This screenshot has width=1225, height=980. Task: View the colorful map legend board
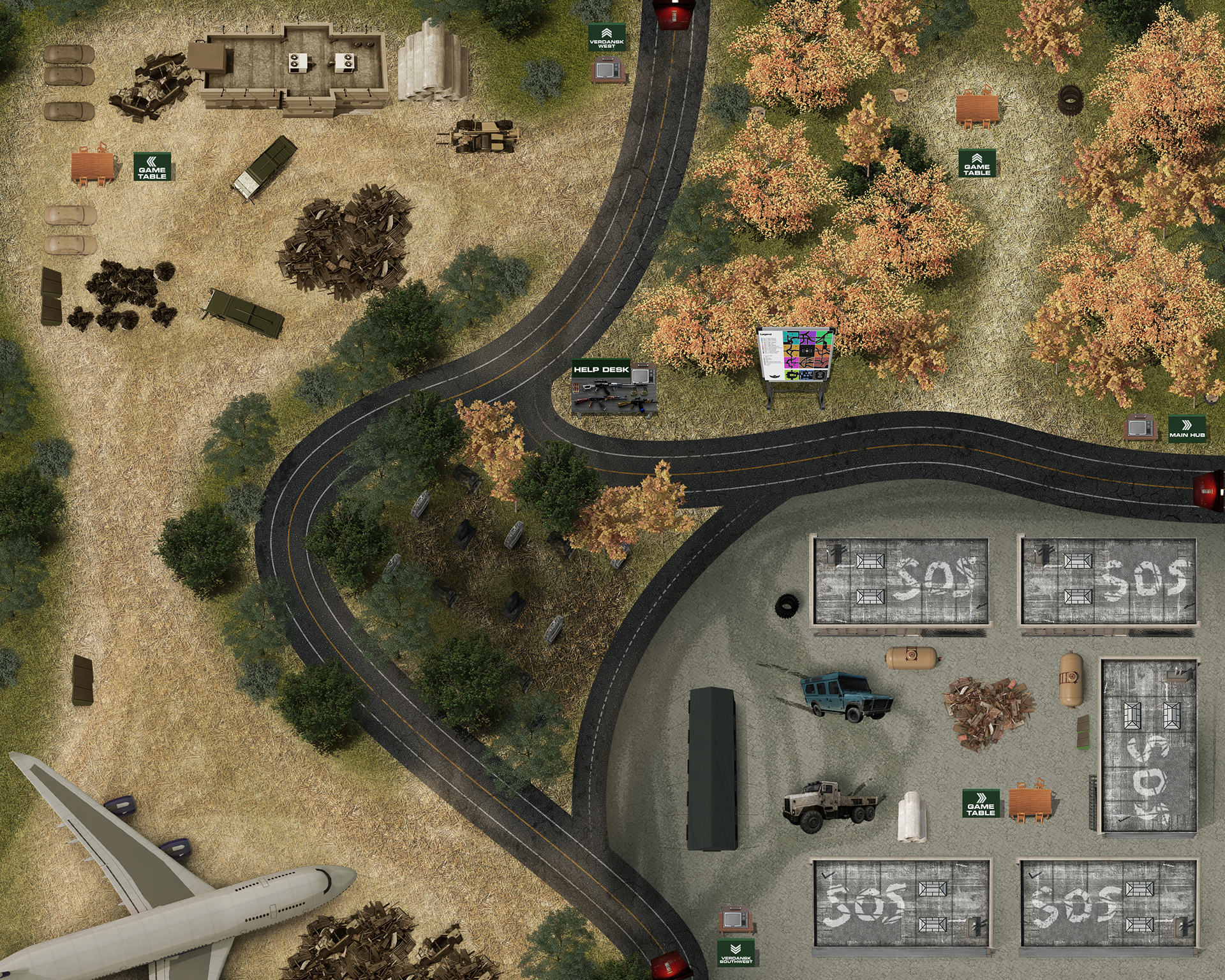coord(795,356)
